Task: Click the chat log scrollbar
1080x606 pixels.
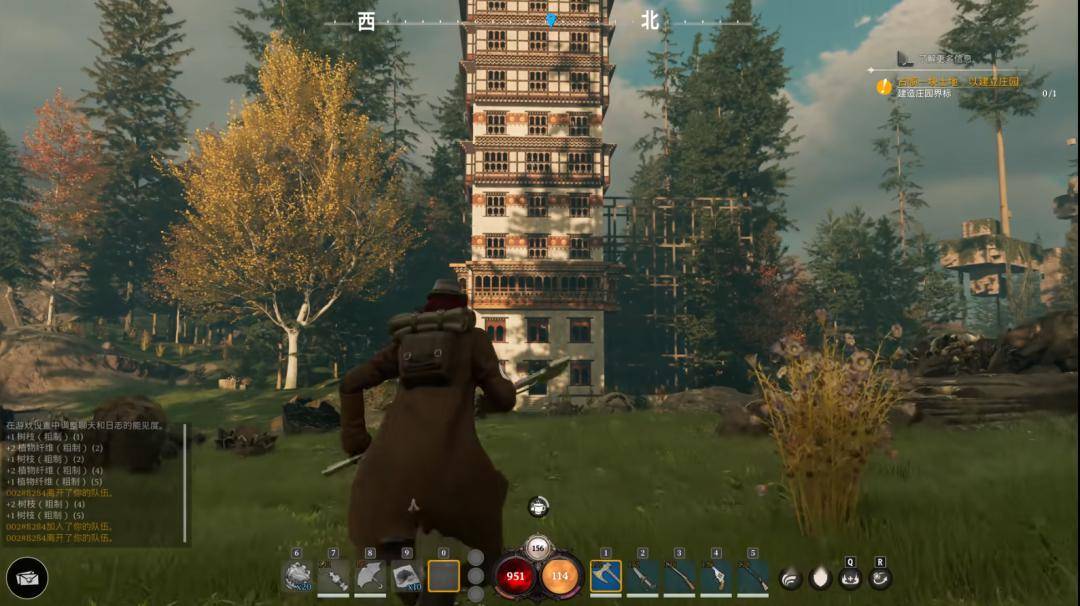Action: tap(188, 482)
